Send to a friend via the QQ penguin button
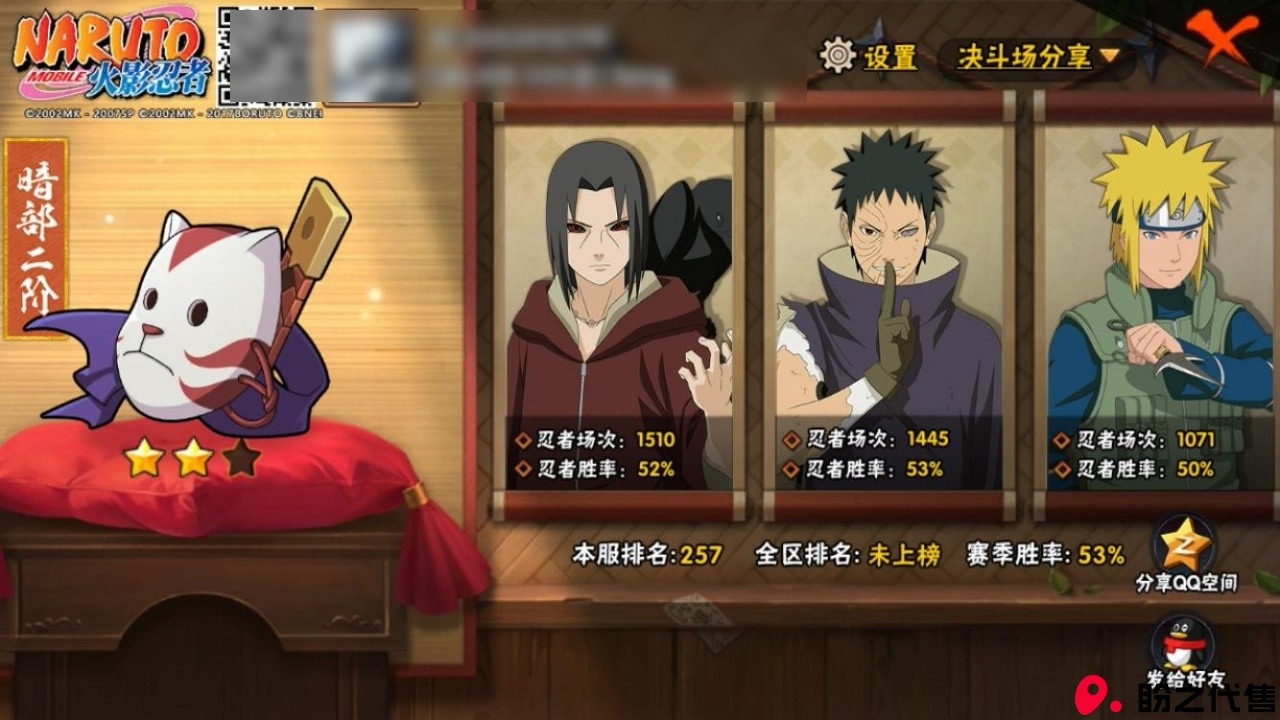The width and height of the screenshot is (1280, 720). click(x=1185, y=645)
